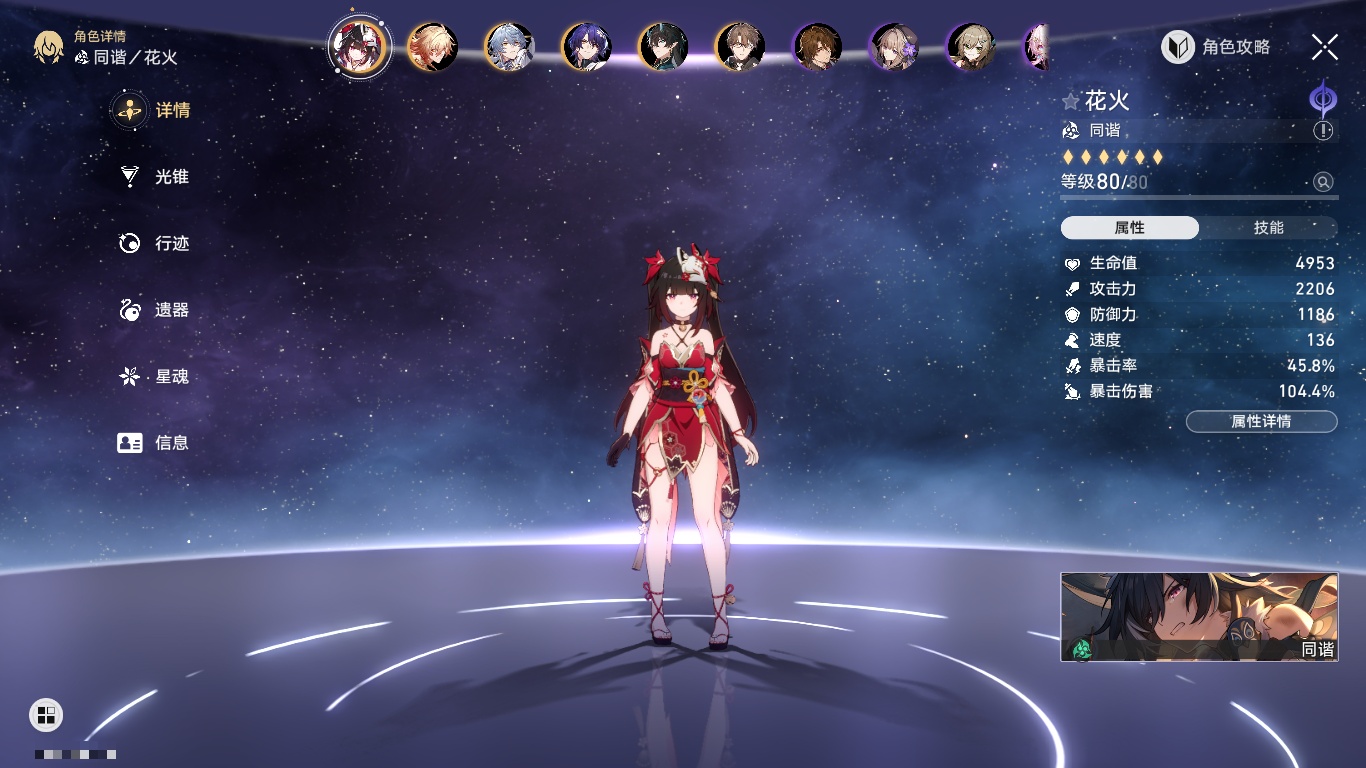Choose the blonde-haired character portrait
This screenshot has width=1366, height=768.
coord(433,47)
